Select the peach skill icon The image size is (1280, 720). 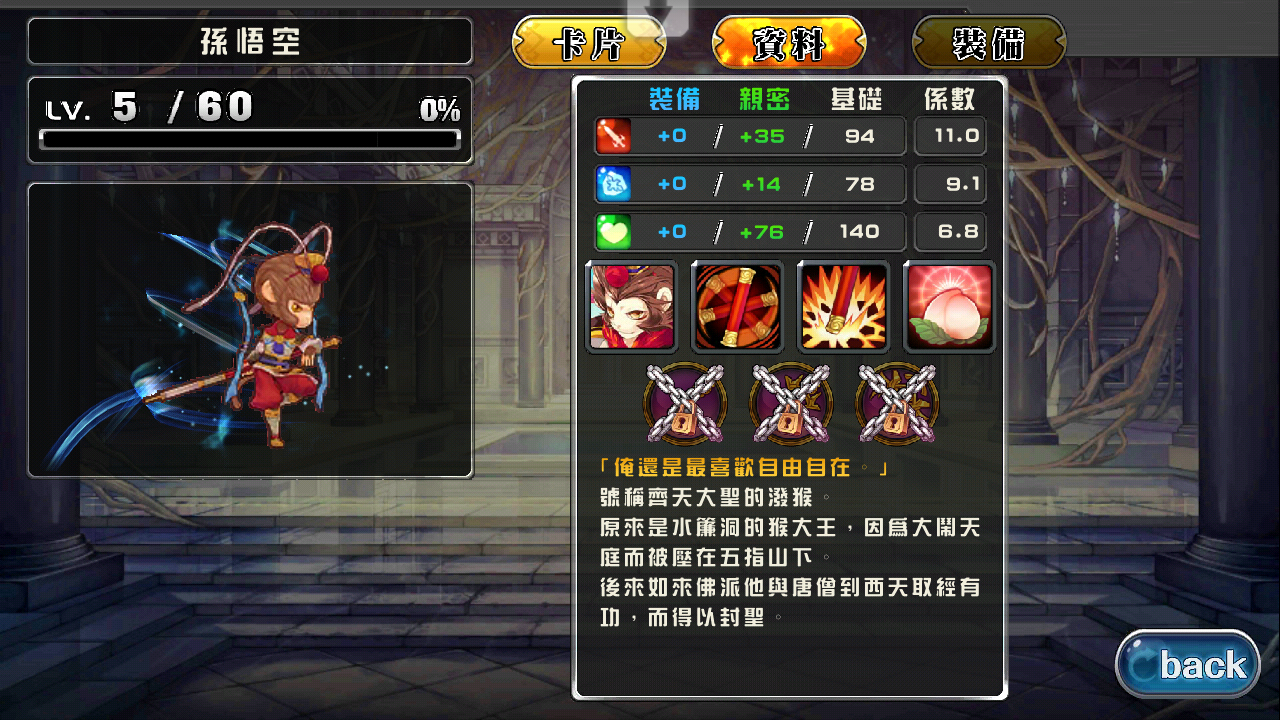949,307
